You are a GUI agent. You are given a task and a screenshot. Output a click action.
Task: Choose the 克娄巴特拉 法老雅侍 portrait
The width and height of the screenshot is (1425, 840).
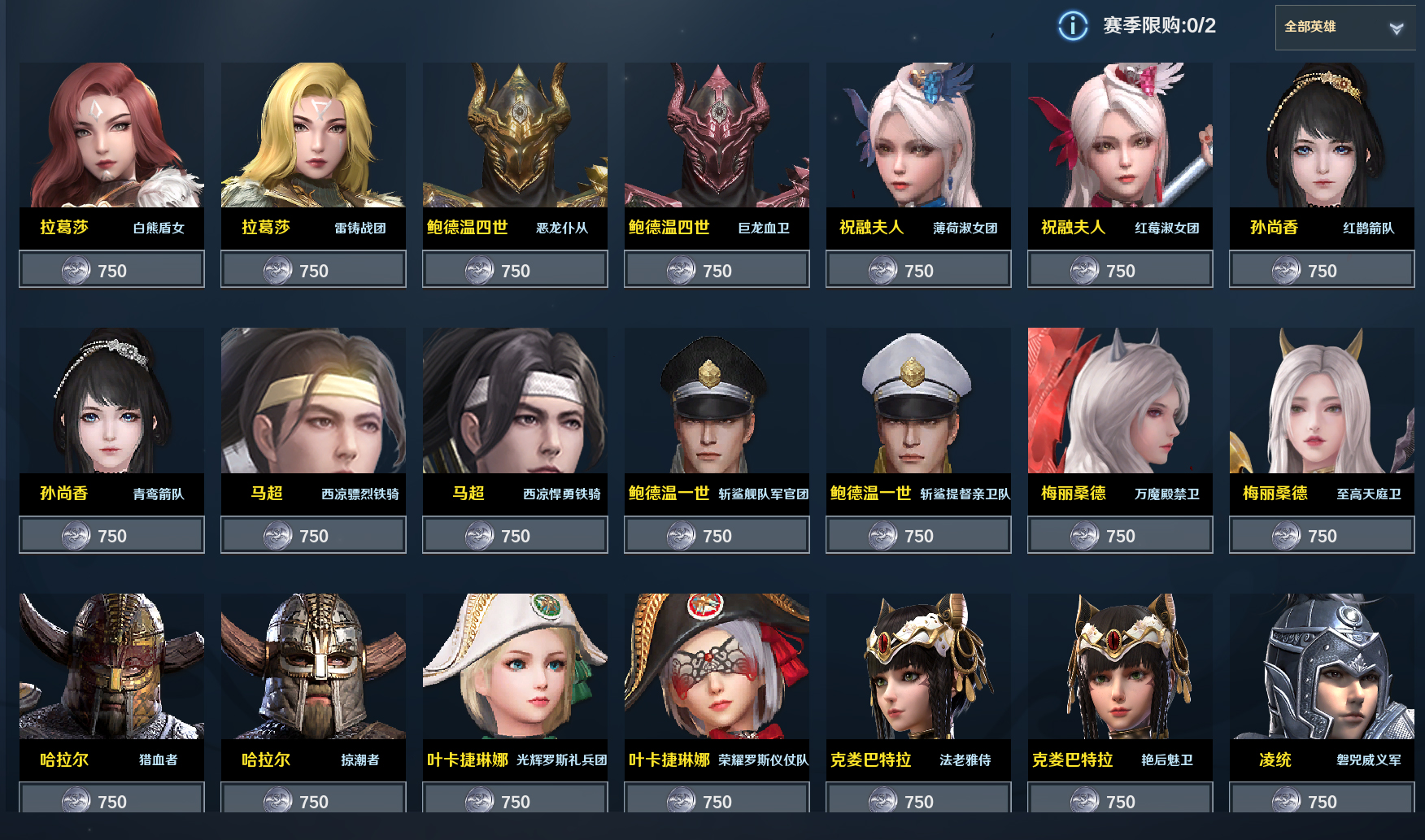click(918, 666)
